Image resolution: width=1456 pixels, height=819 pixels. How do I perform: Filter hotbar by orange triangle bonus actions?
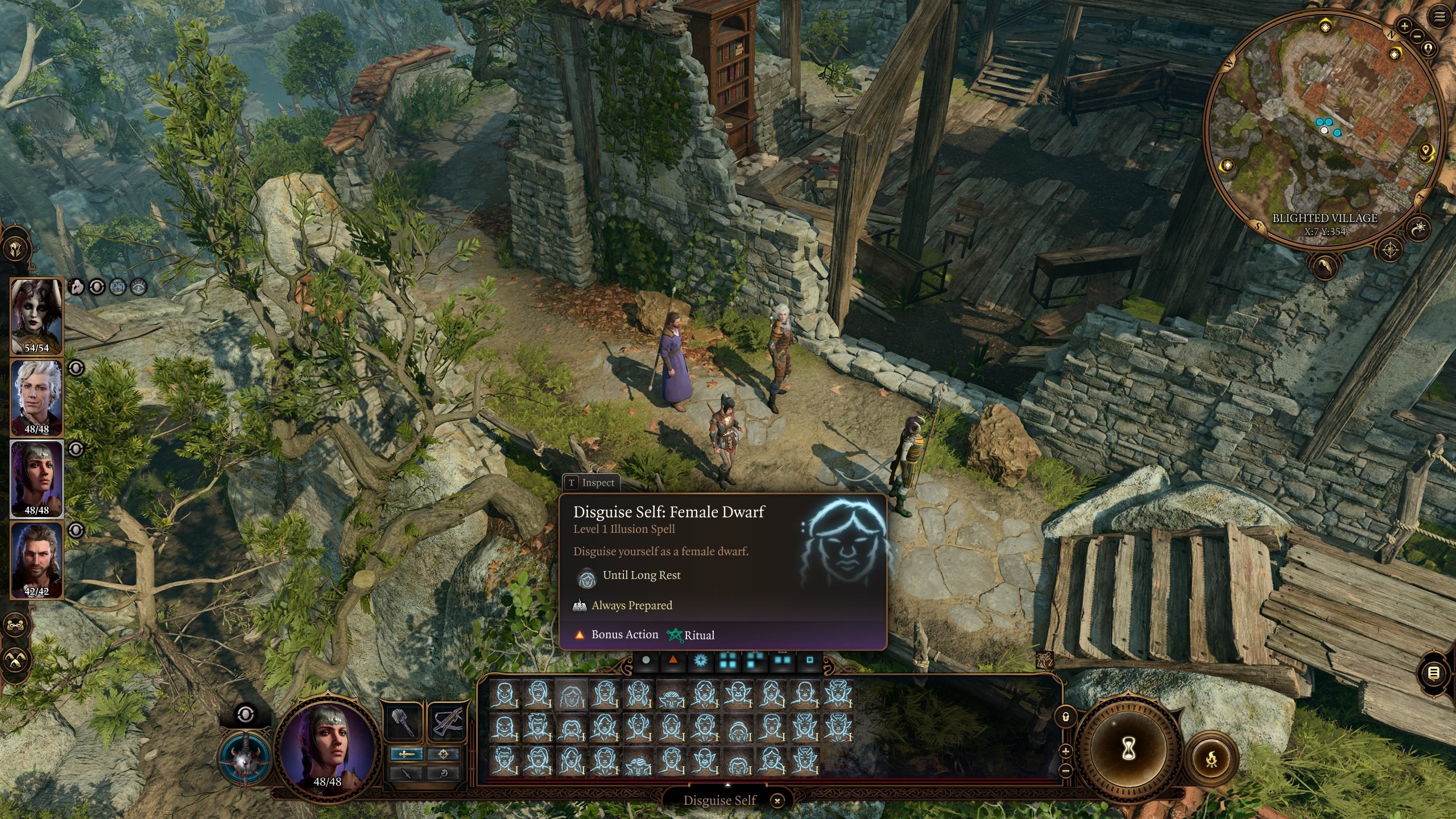(673, 661)
